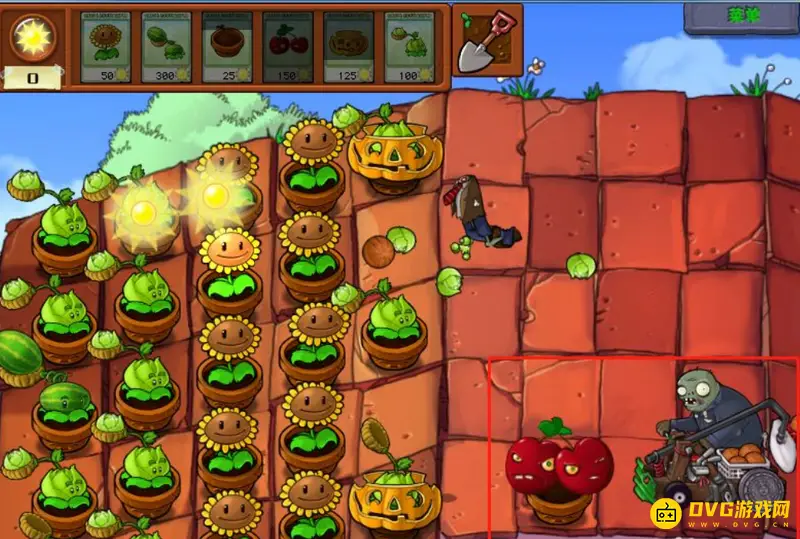Select the Sunflower seed packet
Screen dimensions: 800x539
pos(105,47)
